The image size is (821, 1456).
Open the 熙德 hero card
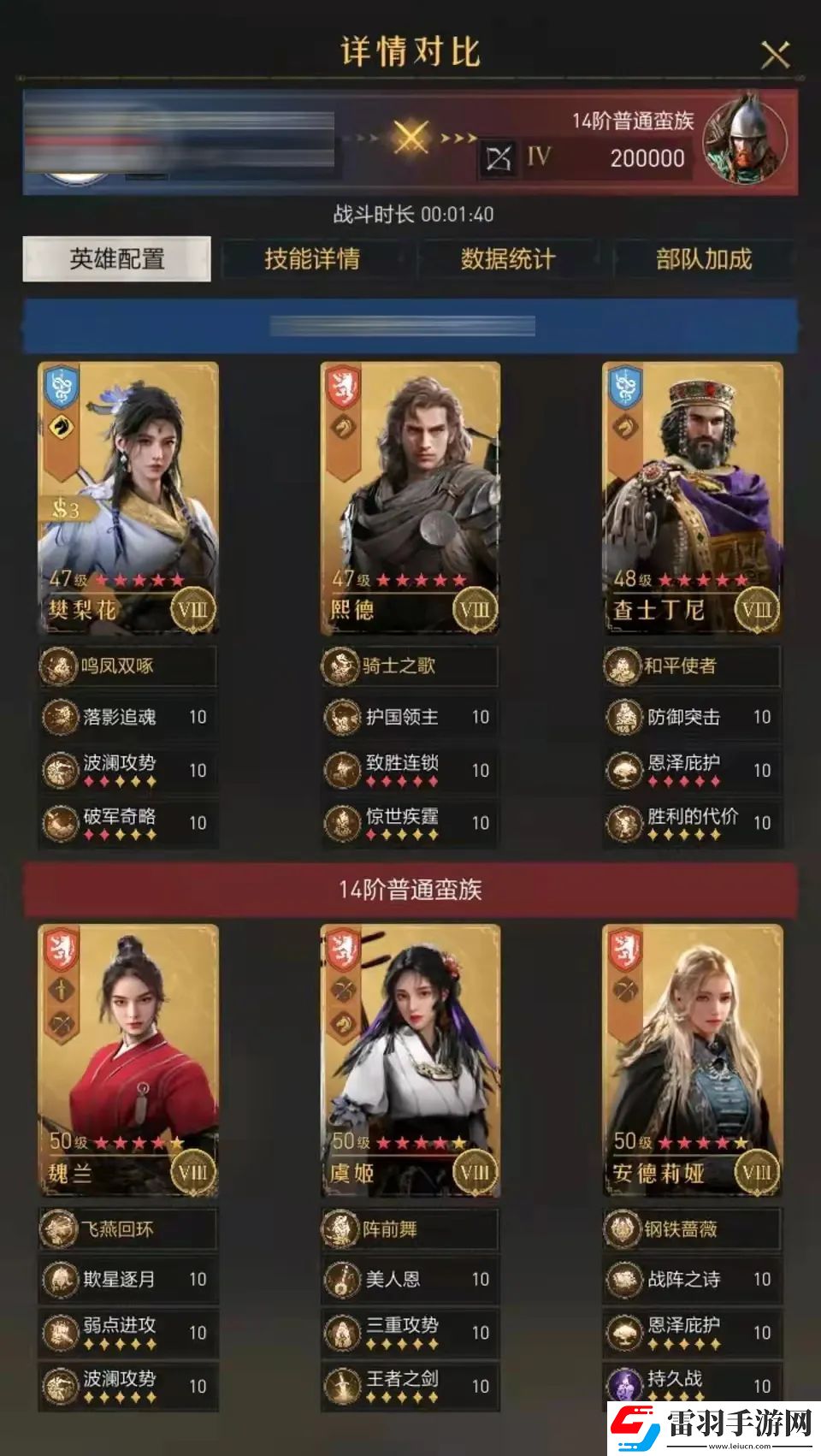tap(410, 498)
